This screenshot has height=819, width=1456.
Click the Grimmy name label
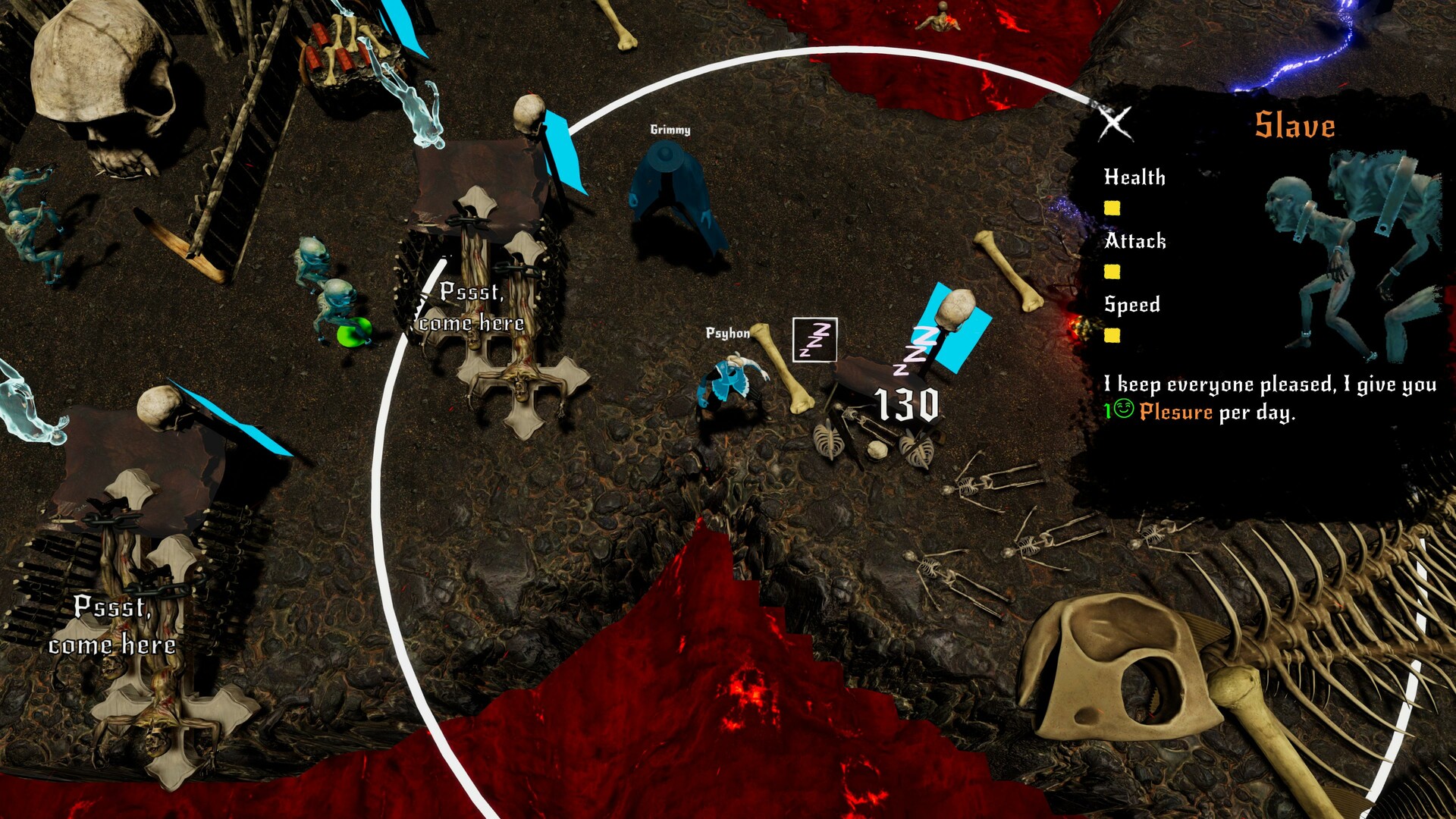670,129
